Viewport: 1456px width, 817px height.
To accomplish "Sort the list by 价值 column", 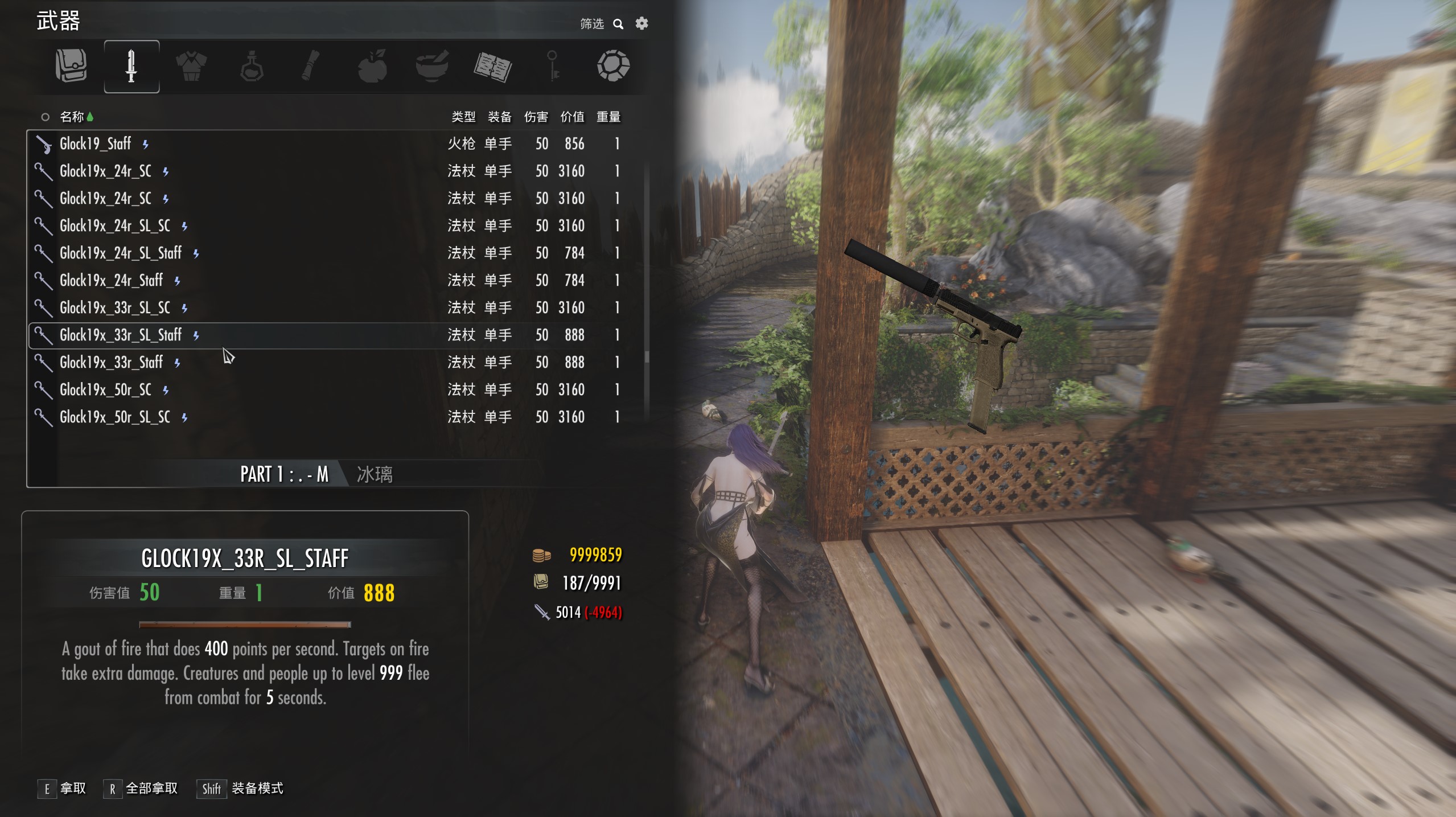I will 572,117.
